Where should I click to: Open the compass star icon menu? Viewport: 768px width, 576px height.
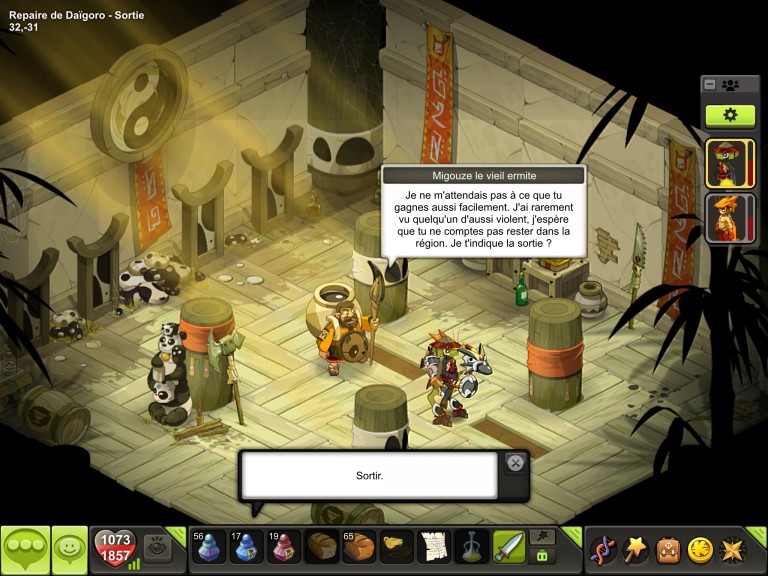[732, 549]
